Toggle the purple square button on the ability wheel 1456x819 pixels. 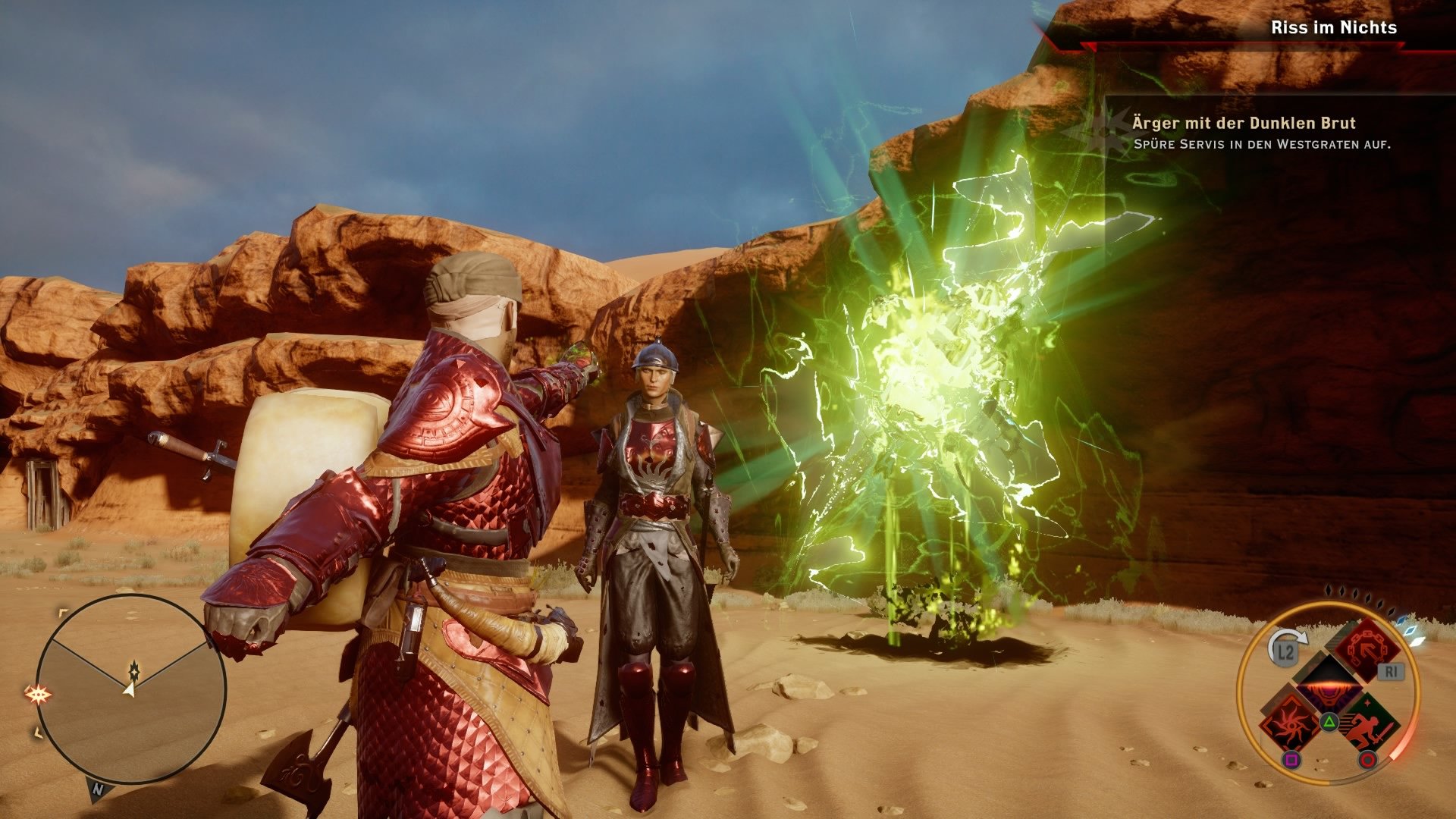pos(1292,759)
